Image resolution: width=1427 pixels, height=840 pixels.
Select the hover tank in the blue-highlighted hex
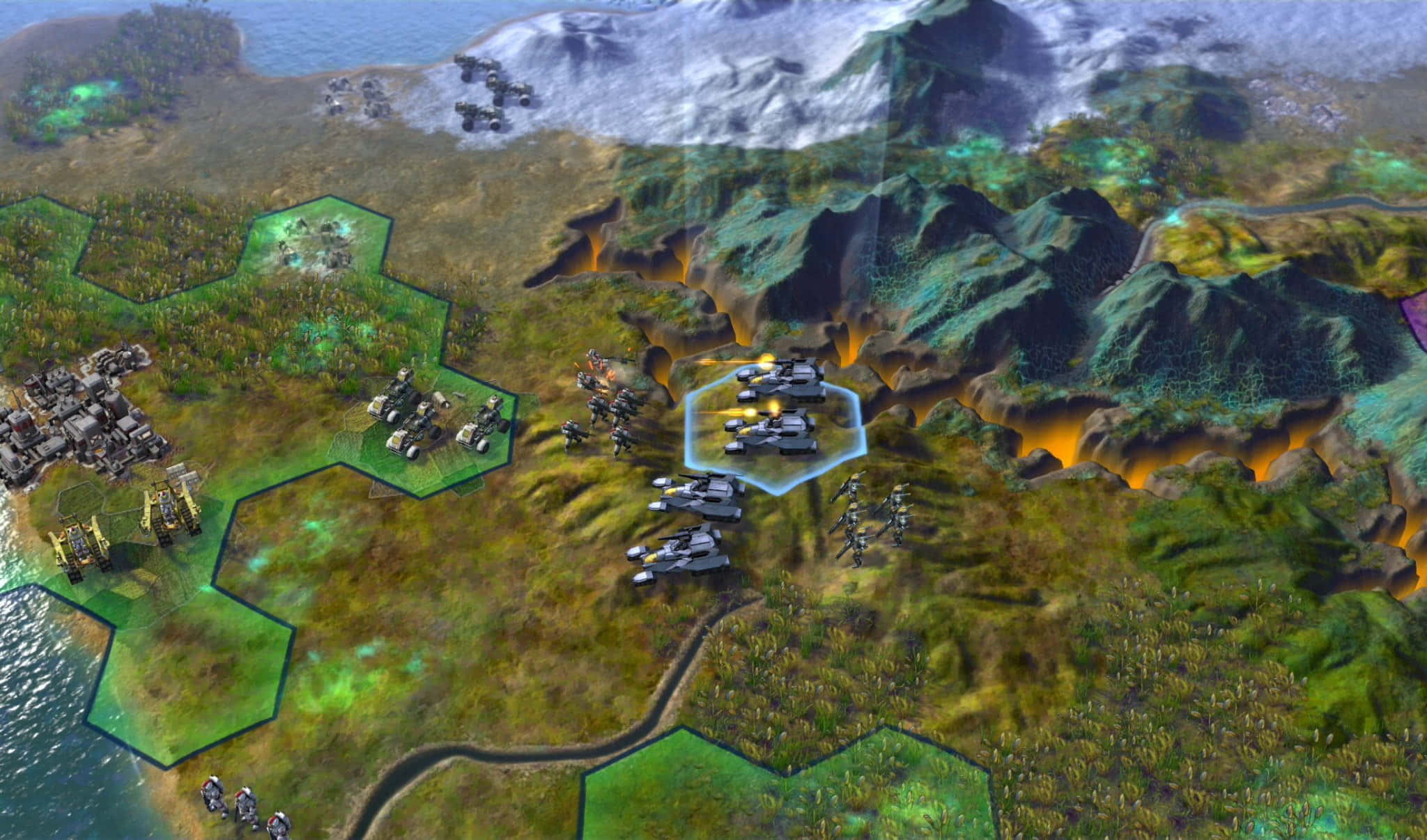[x=771, y=432]
